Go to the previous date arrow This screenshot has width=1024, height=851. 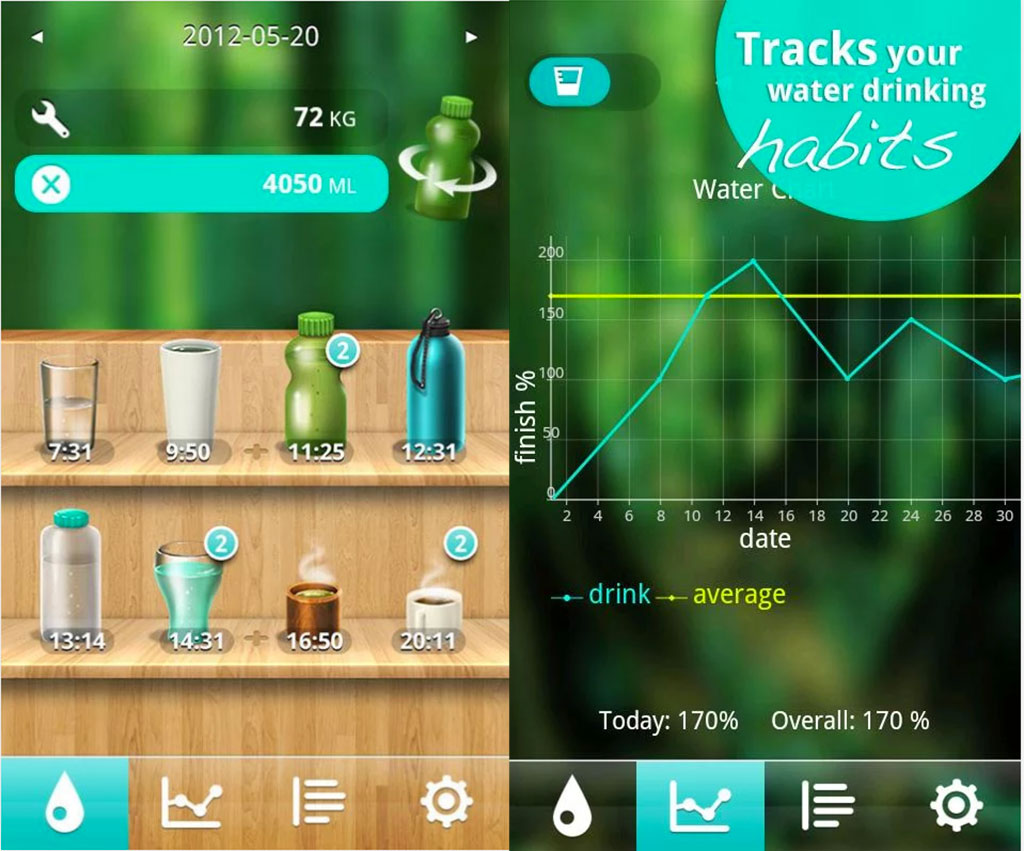pyautogui.click(x=37, y=38)
